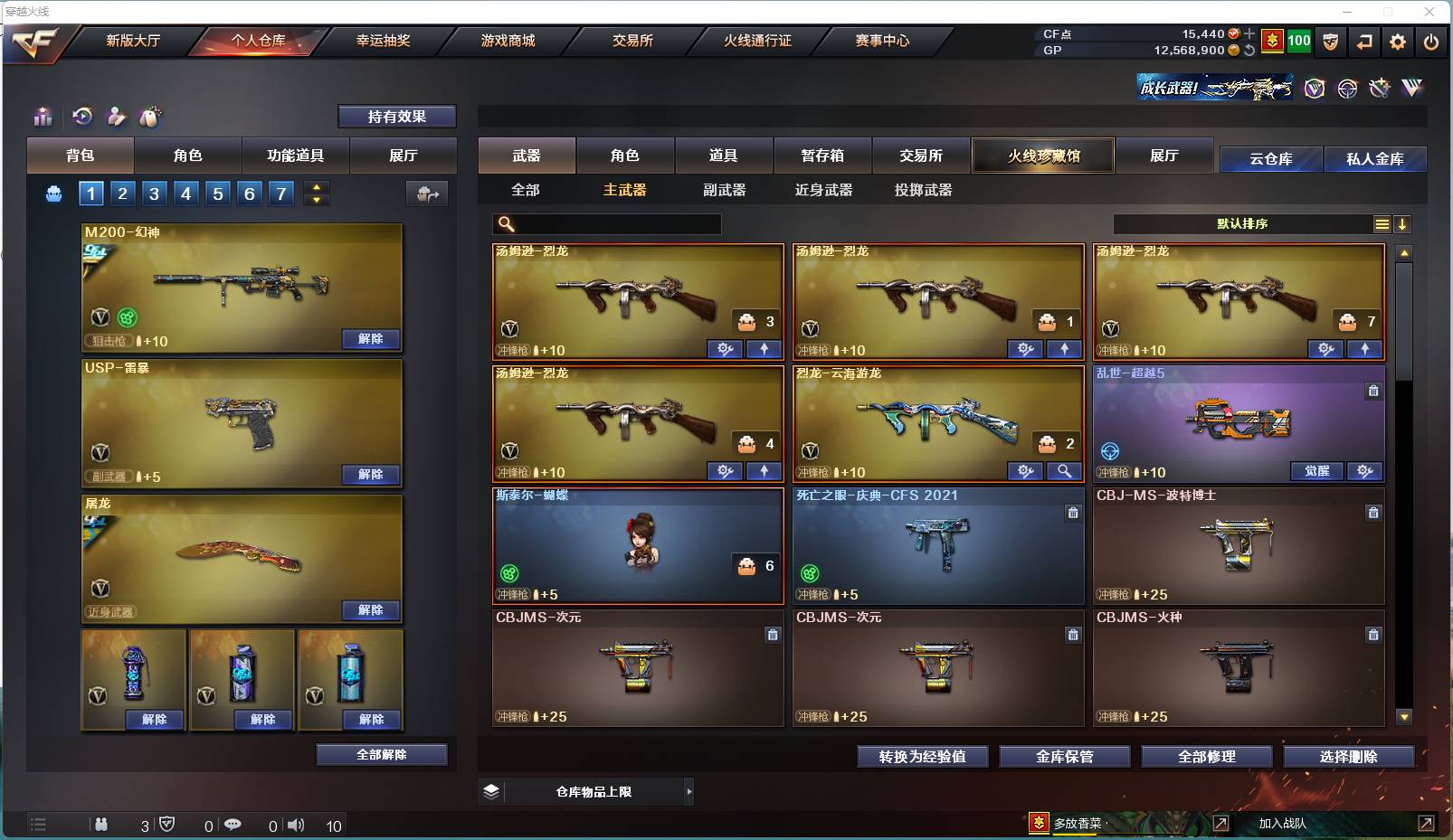Click the GP refresh icon
This screenshot has width=1453, height=840.
pos(1249,51)
